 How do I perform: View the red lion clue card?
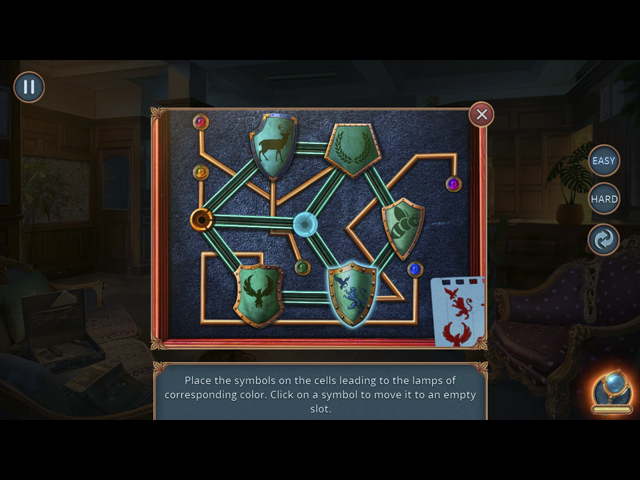tap(459, 311)
